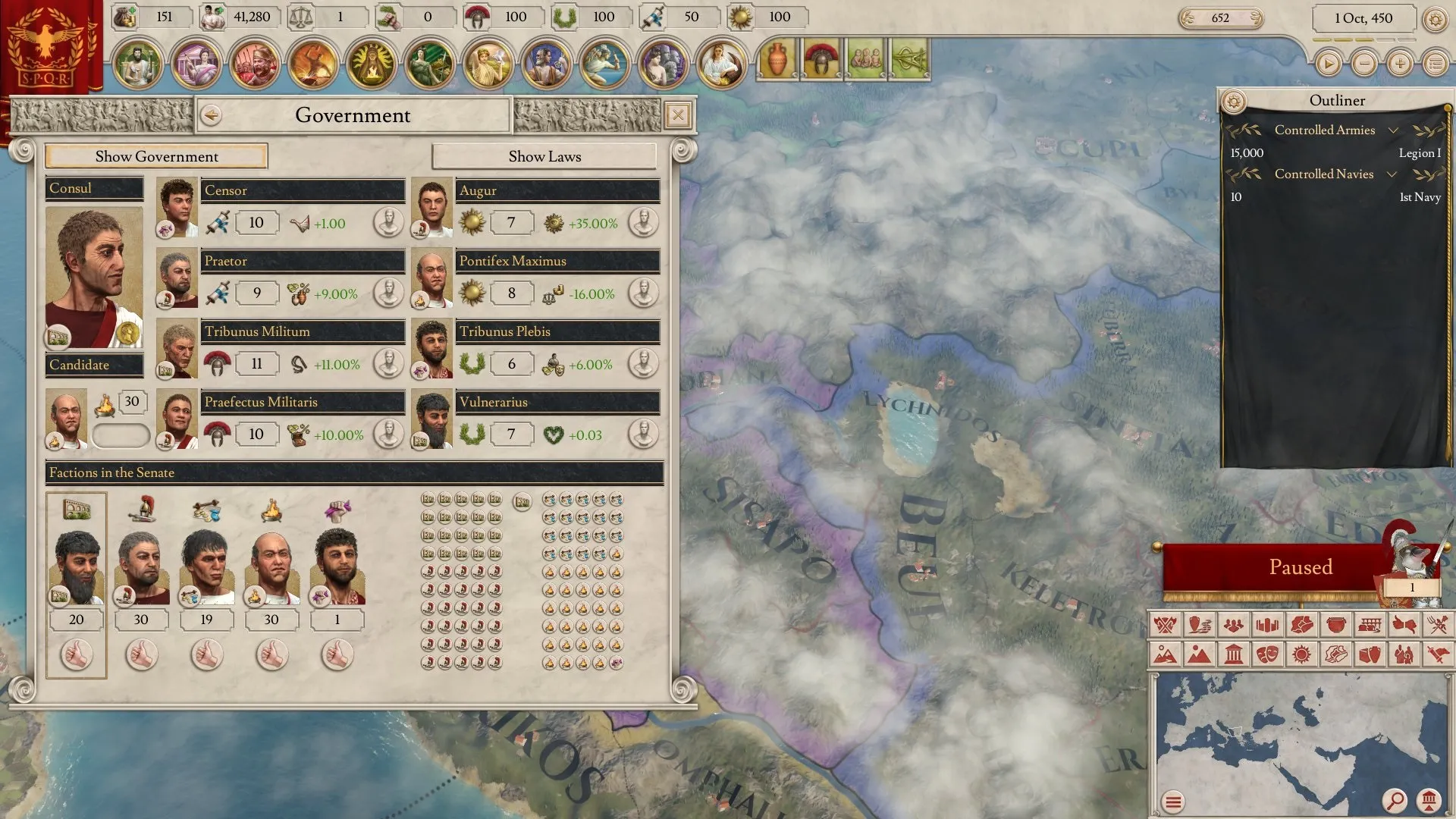The height and width of the screenshot is (819, 1456).
Task: Open the magnifying glass search by the minimap
Action: (1394, 800)
